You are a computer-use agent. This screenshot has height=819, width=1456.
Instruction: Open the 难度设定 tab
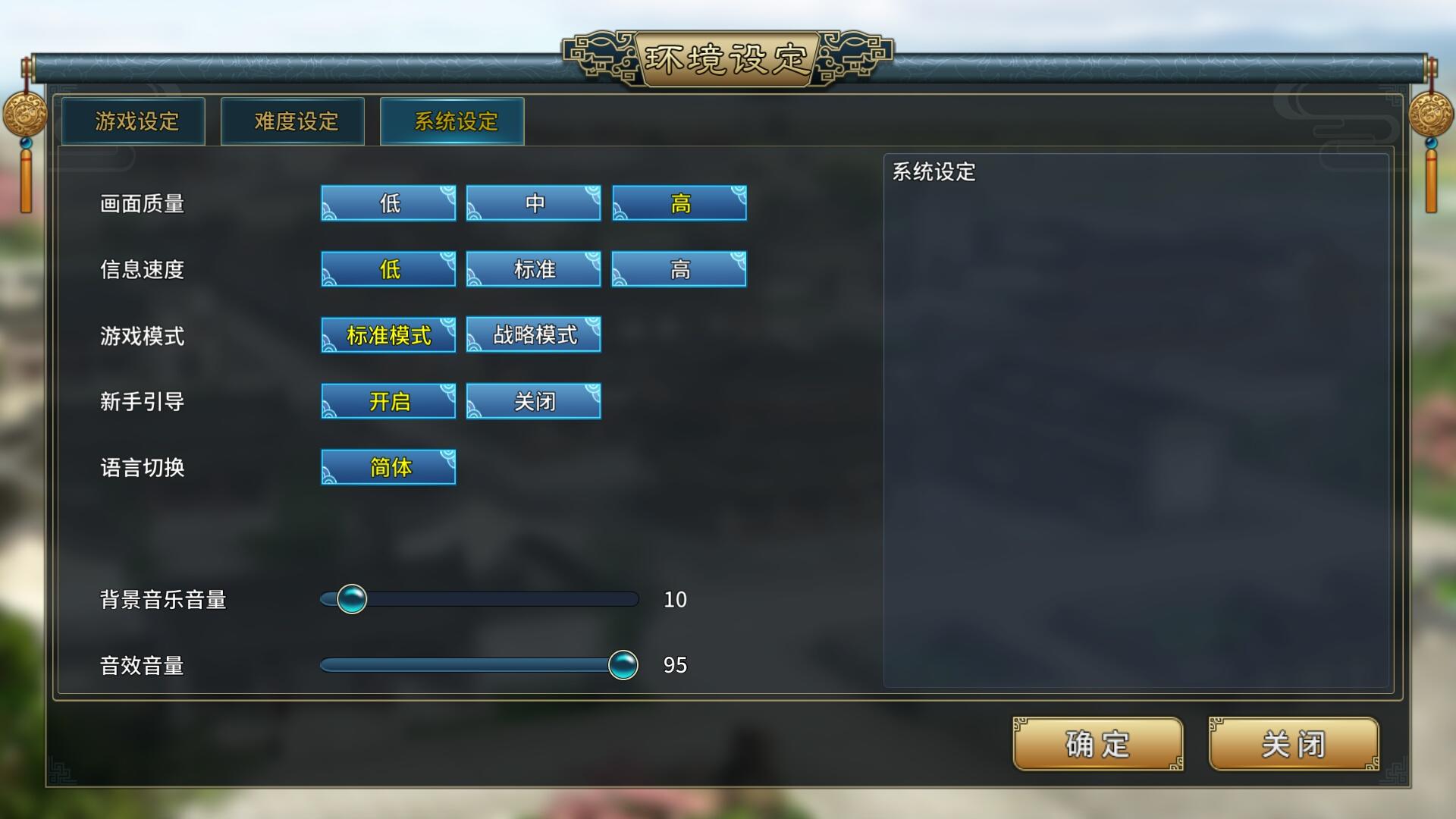292,121
